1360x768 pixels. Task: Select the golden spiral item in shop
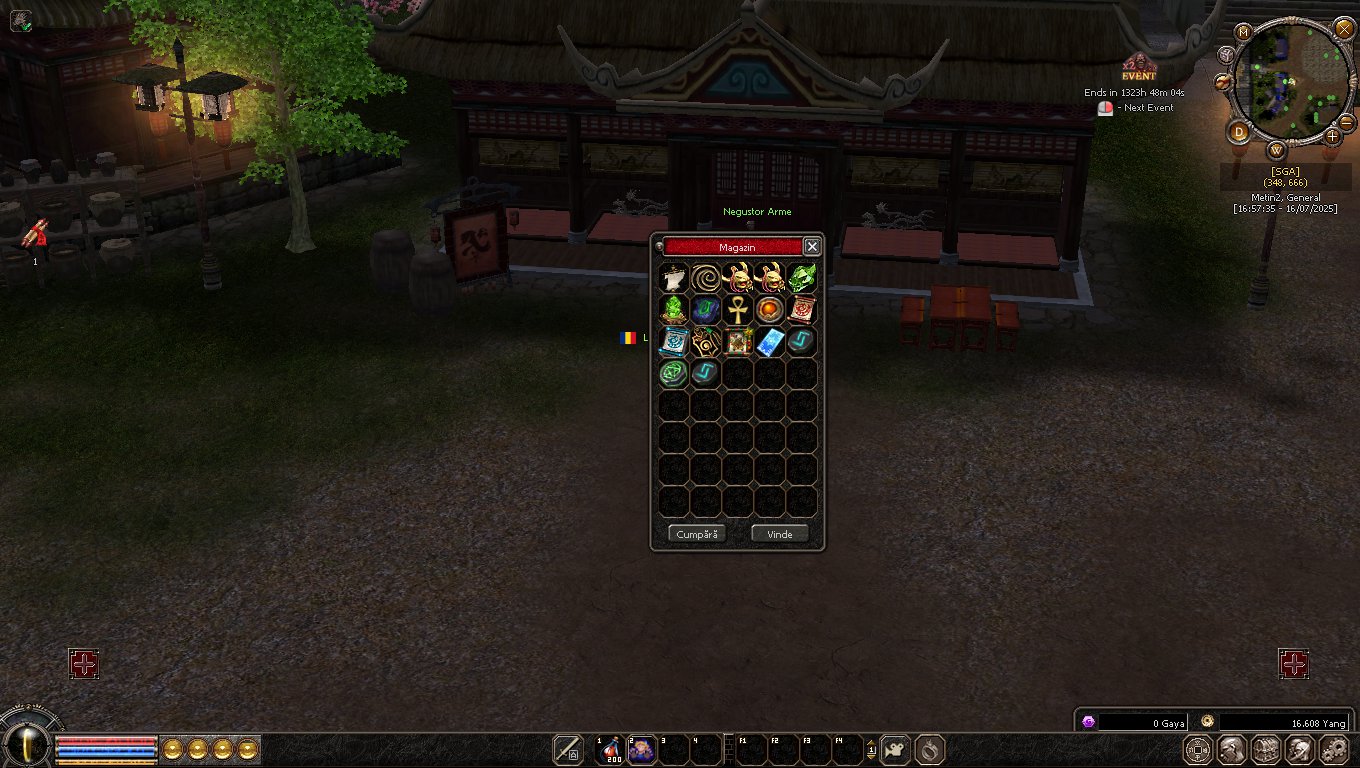(706, 277)
